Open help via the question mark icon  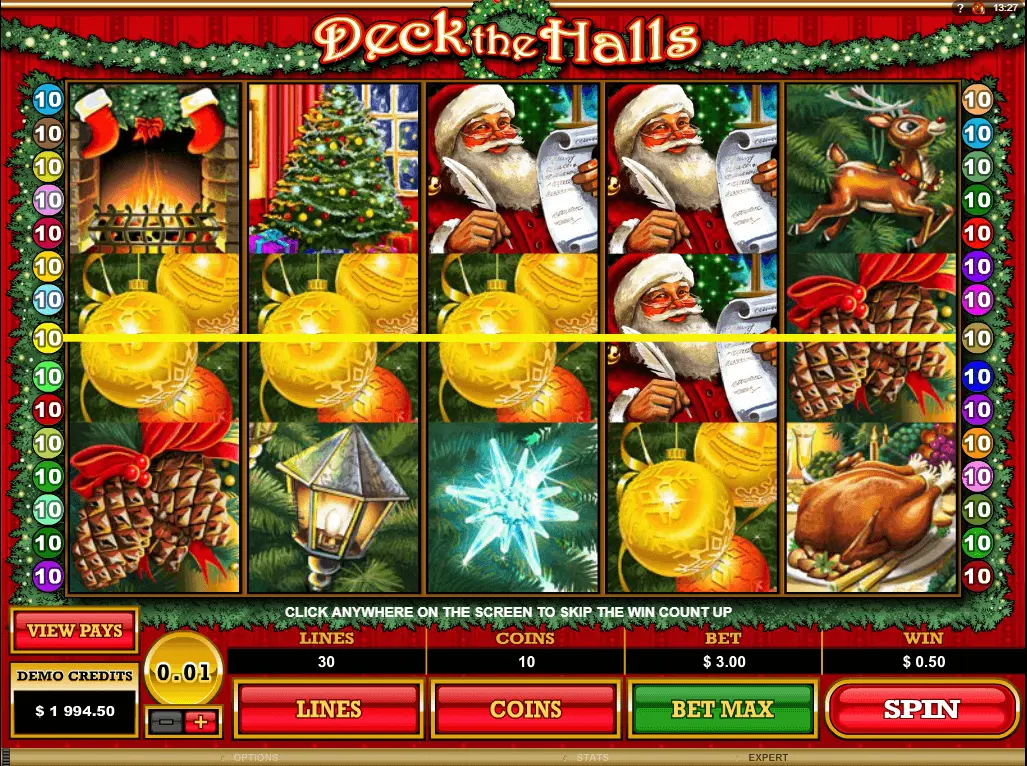pos(959,7)
